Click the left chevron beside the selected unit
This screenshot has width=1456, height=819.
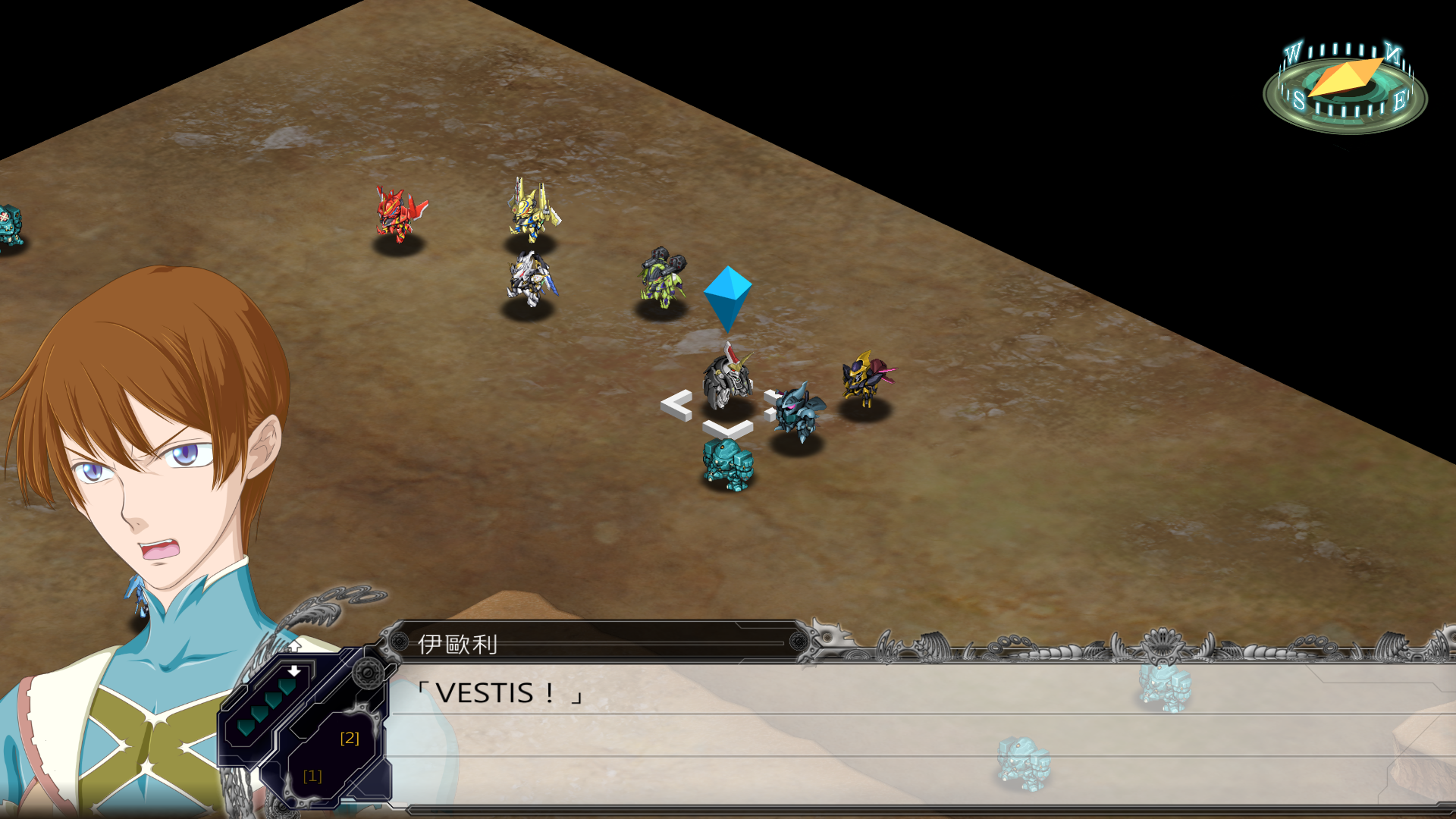point(676,405)
